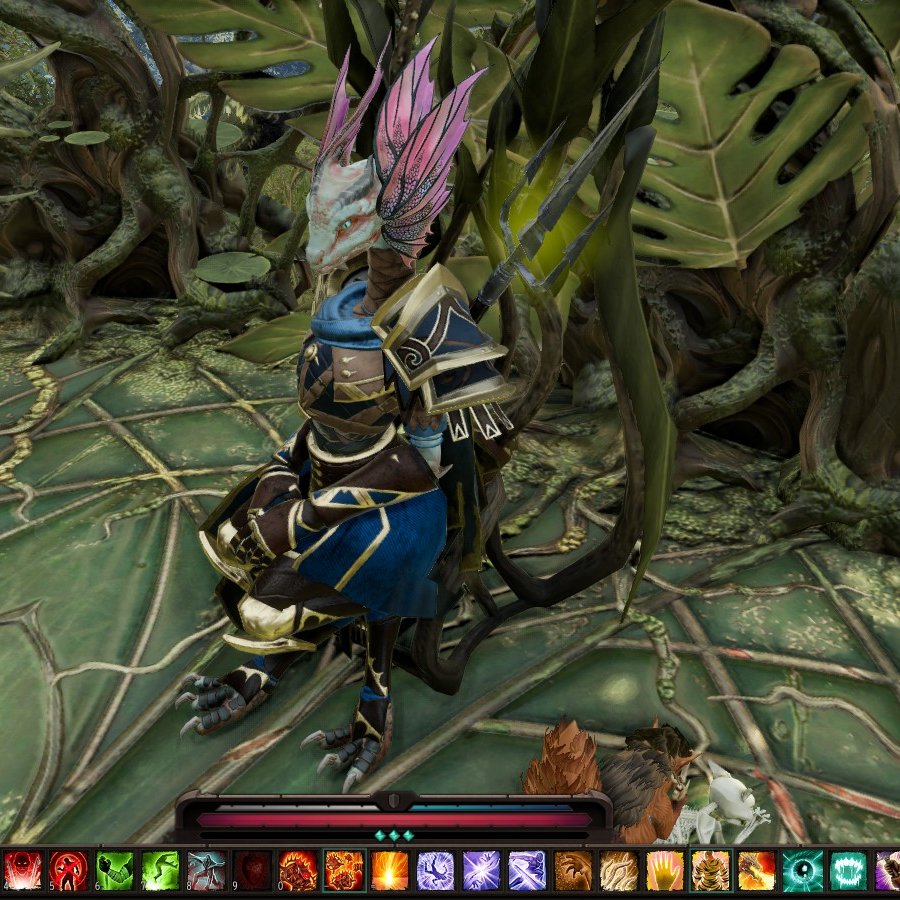Activate the fiery spiked beast ability
The image size is (900, 900).
click(298, 871)
